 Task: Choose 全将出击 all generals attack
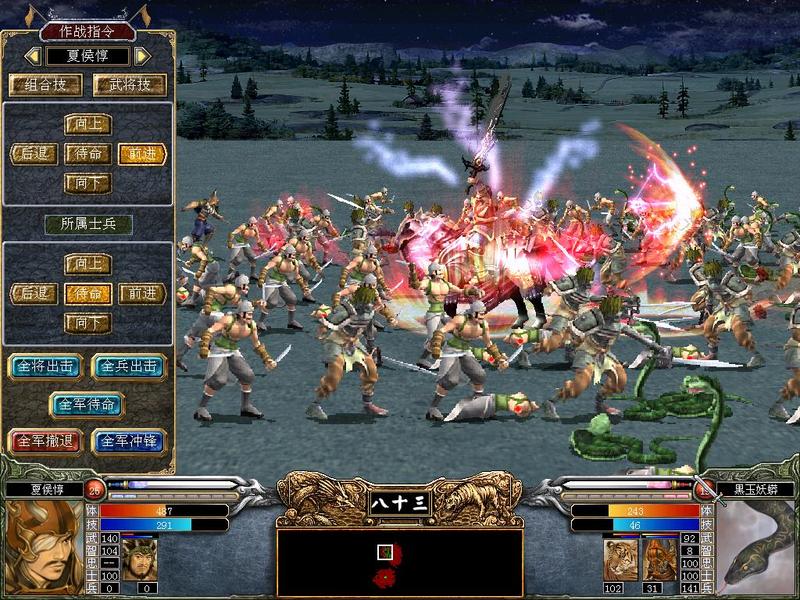(x=45, y=366)
